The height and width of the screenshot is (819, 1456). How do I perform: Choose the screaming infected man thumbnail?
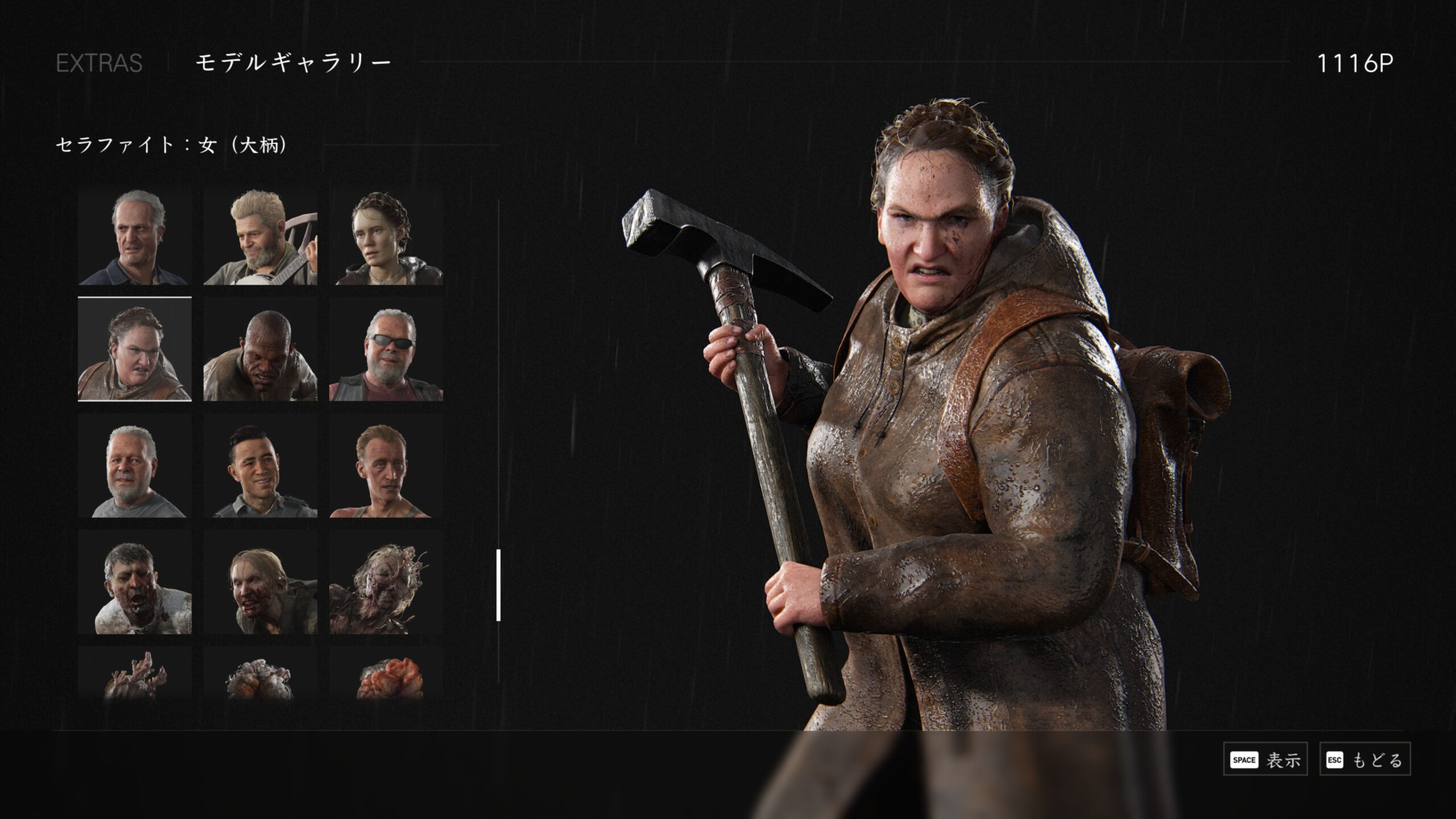click(x=135, y=582)
